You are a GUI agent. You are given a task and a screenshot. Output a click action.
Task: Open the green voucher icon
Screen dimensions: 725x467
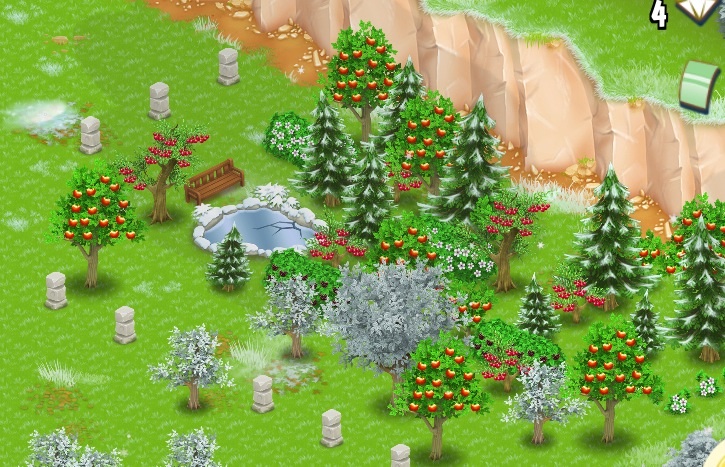coord(700,85)
